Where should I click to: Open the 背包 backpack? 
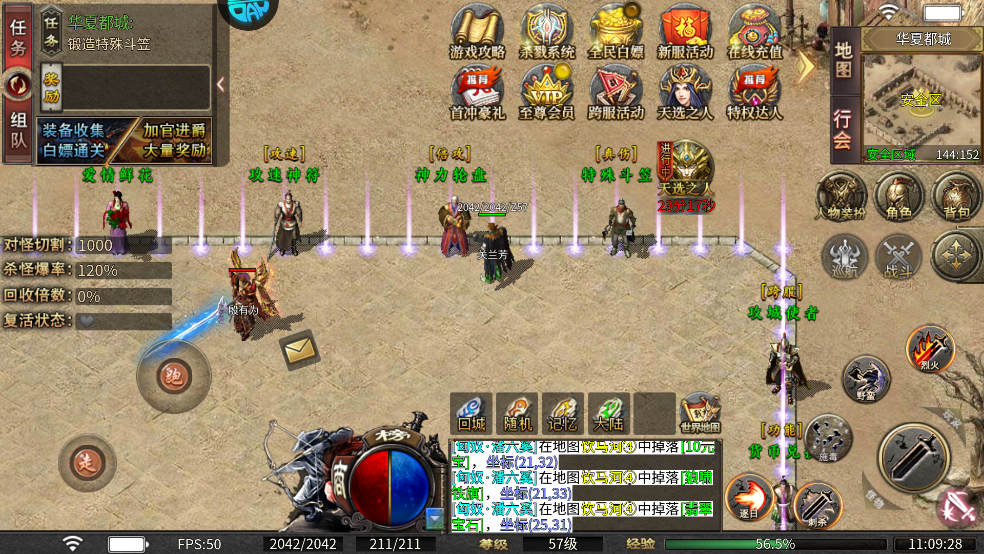956,194
